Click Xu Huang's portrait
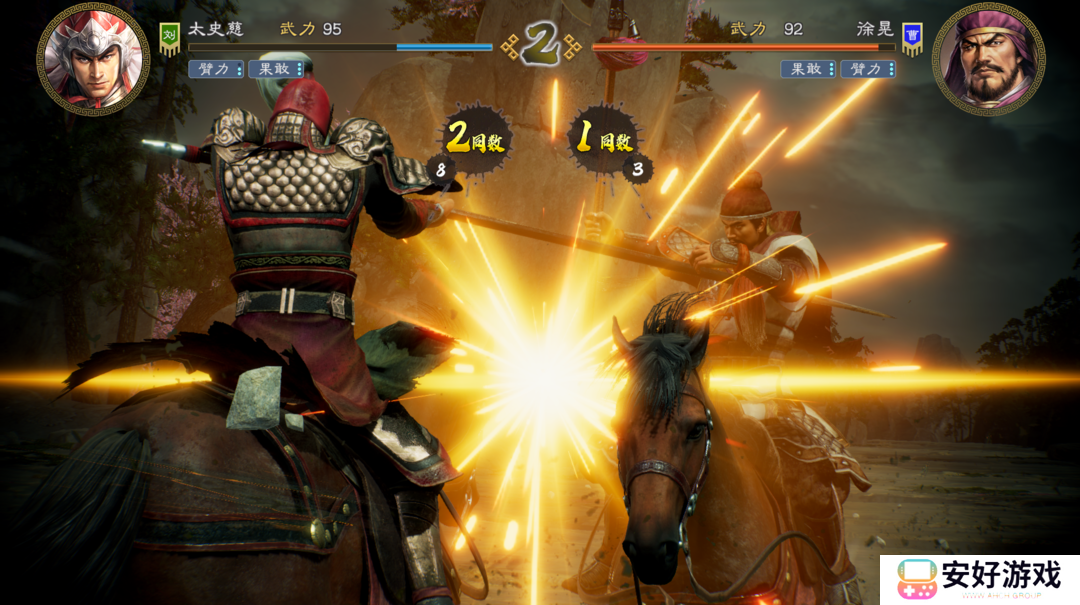Screen dimensions: 1080x605 988,59
